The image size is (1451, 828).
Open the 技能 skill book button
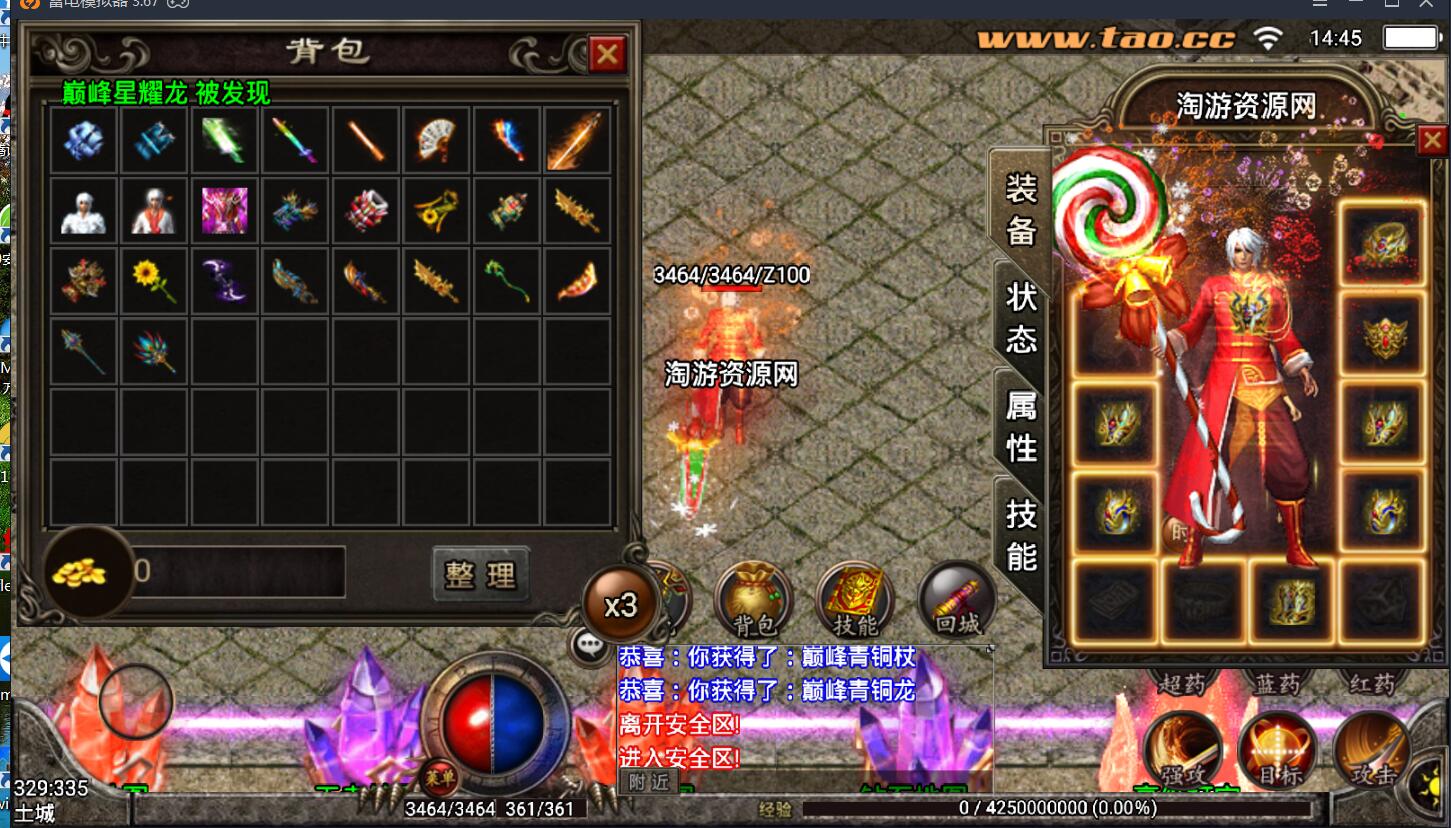coord(855,600)
